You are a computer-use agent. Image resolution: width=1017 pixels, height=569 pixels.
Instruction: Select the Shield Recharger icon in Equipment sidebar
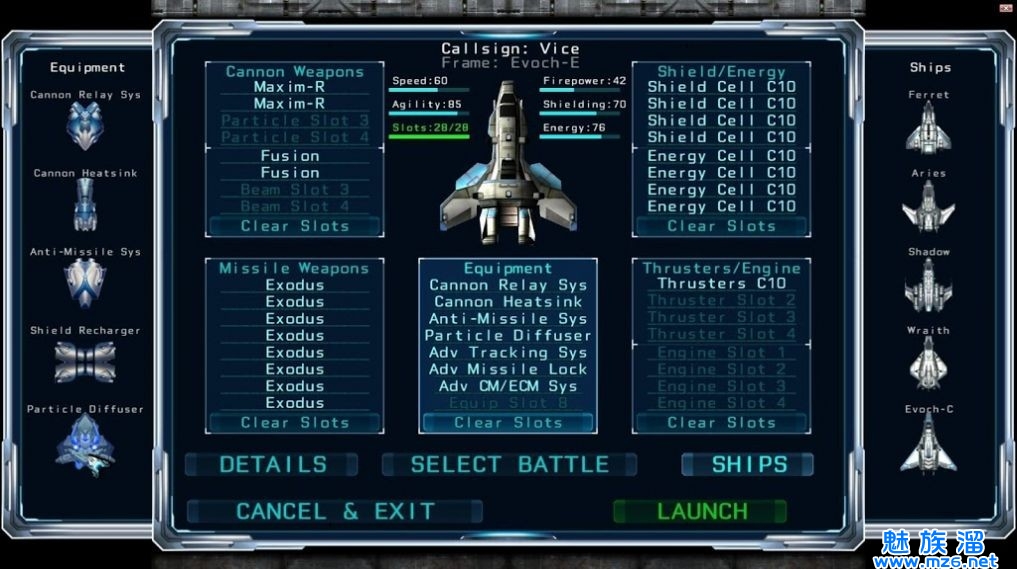coord(85,361)
